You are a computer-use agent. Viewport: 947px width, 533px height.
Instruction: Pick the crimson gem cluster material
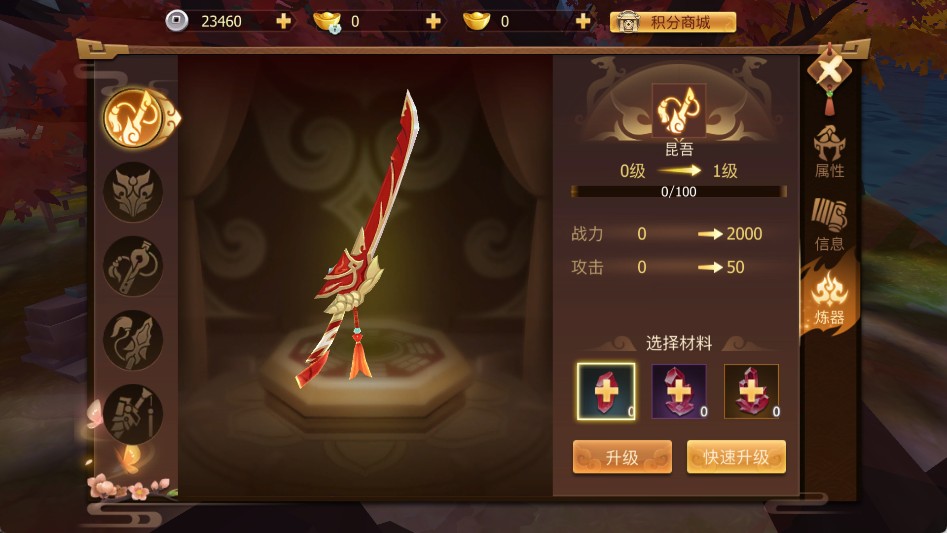752,391
